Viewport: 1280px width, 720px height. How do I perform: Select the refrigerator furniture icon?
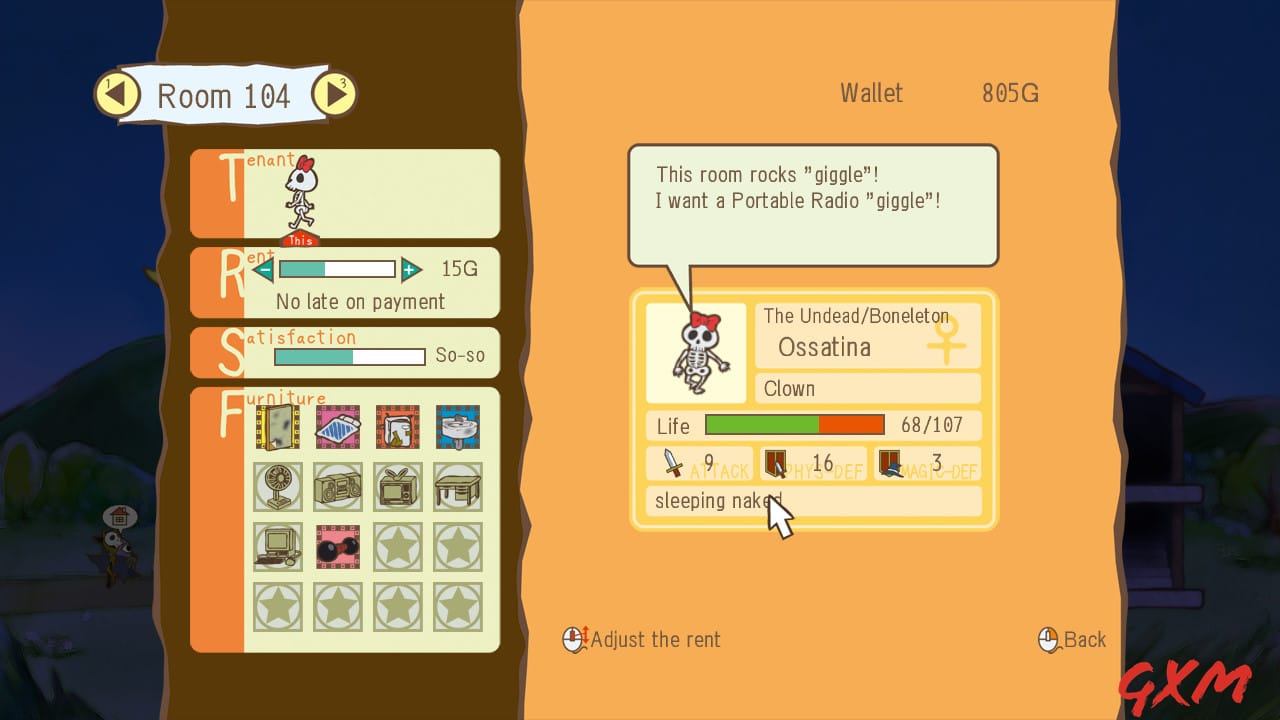(x=397, y=427)
